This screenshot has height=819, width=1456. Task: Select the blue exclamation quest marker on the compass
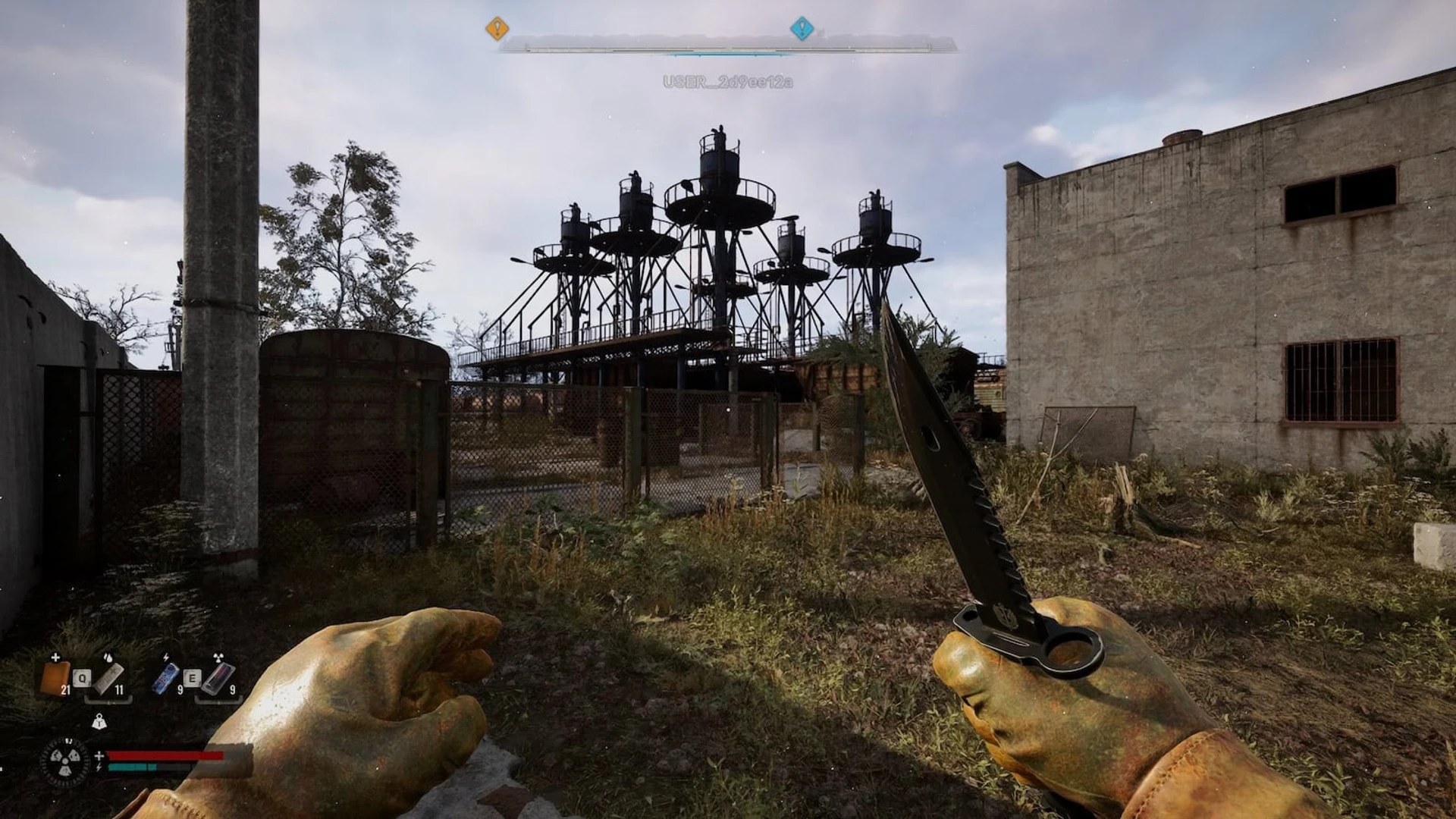pyautogui.click(x=801, y=27)
